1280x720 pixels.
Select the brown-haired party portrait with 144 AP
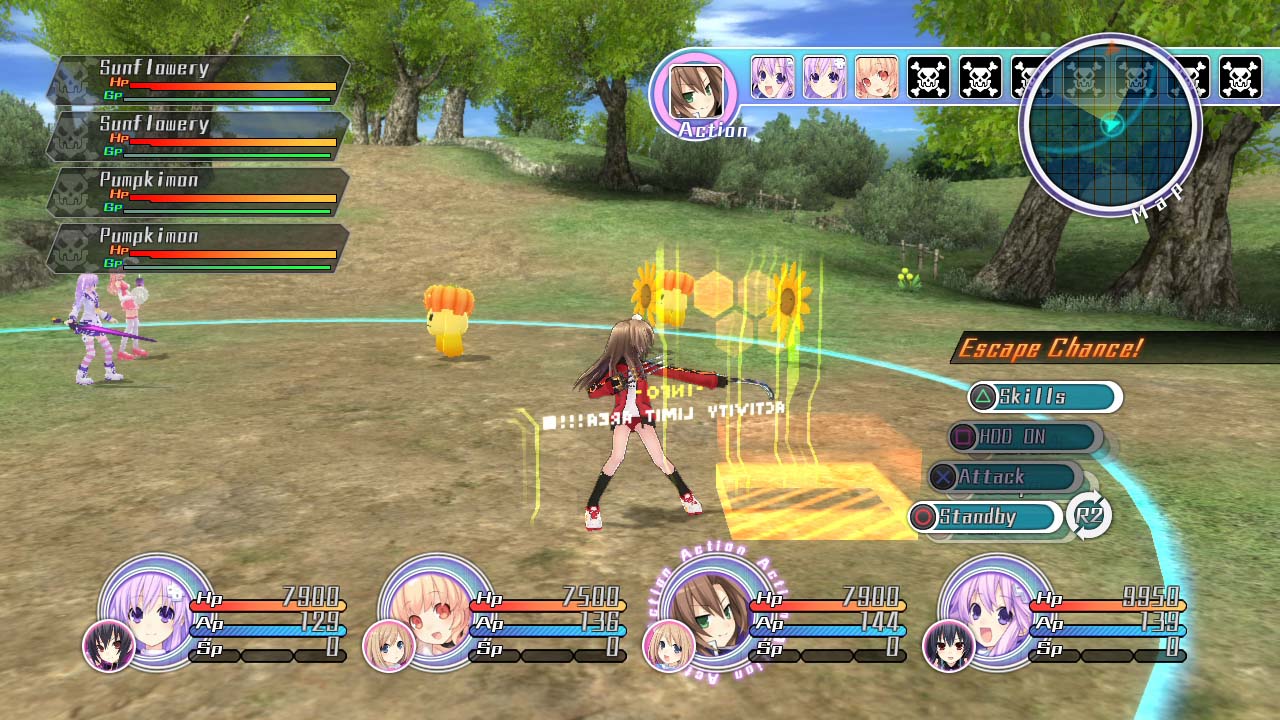point(718,608)
